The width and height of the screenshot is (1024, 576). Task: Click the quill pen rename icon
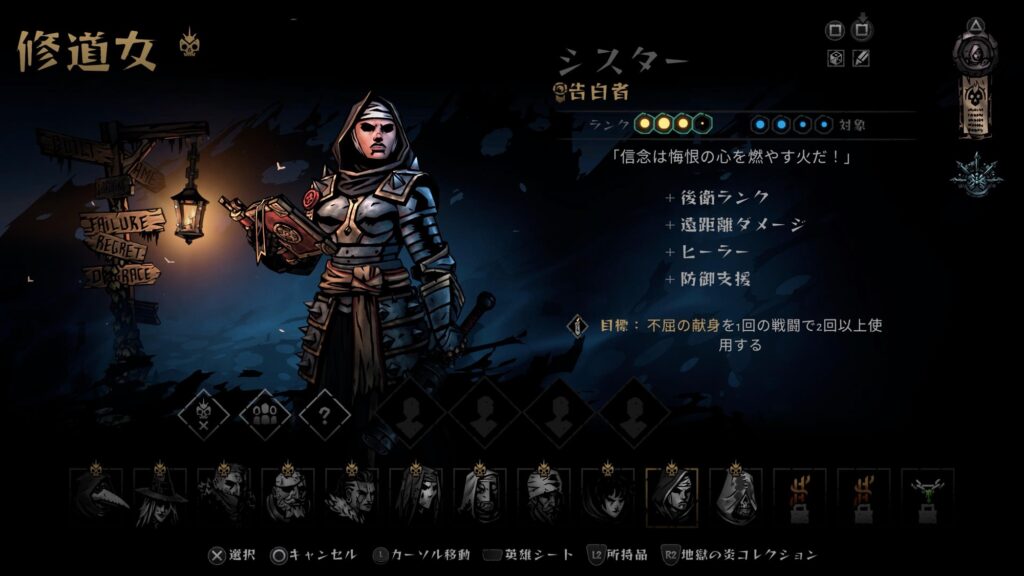coord(861,58)
